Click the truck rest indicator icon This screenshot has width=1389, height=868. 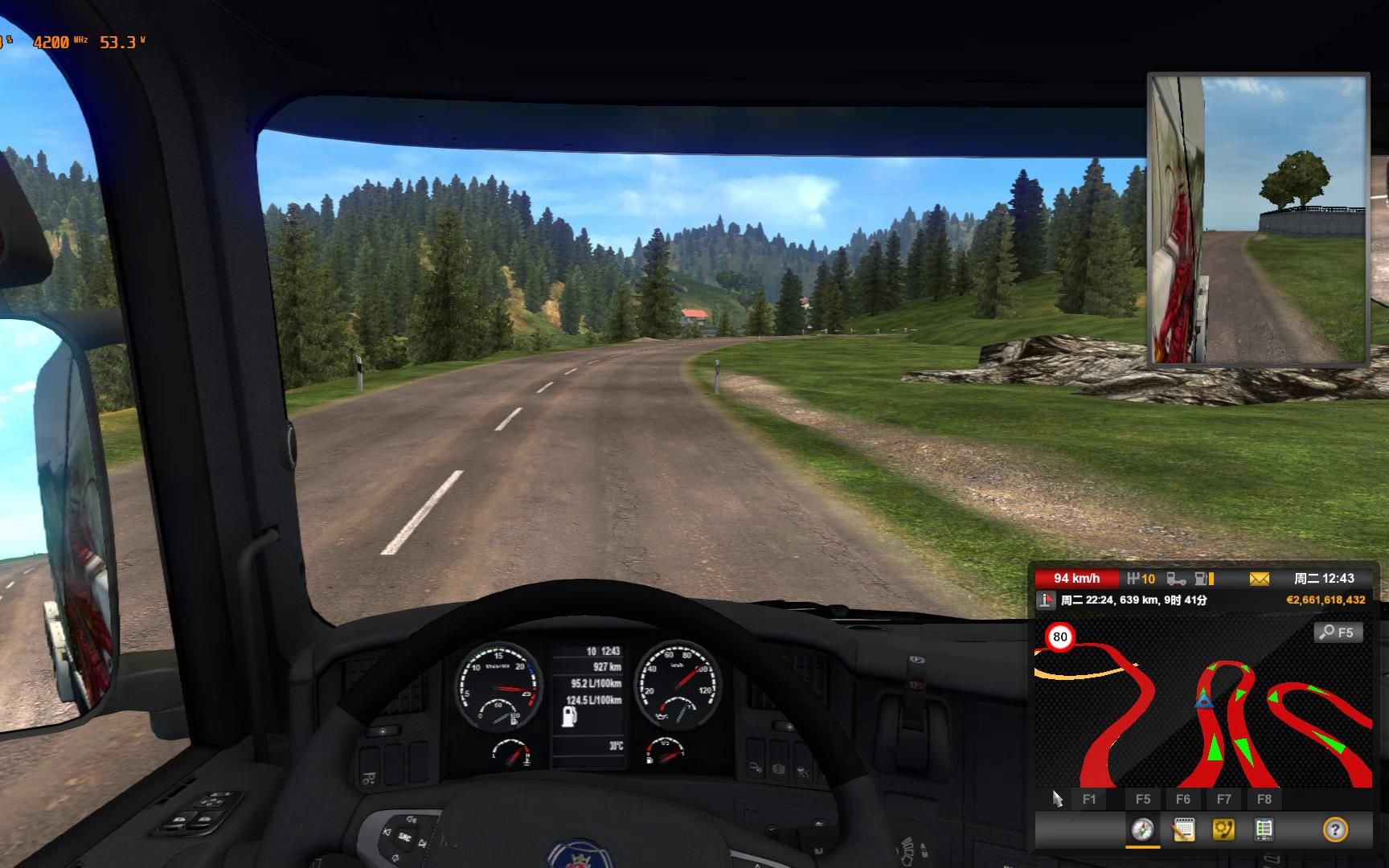1176,579
